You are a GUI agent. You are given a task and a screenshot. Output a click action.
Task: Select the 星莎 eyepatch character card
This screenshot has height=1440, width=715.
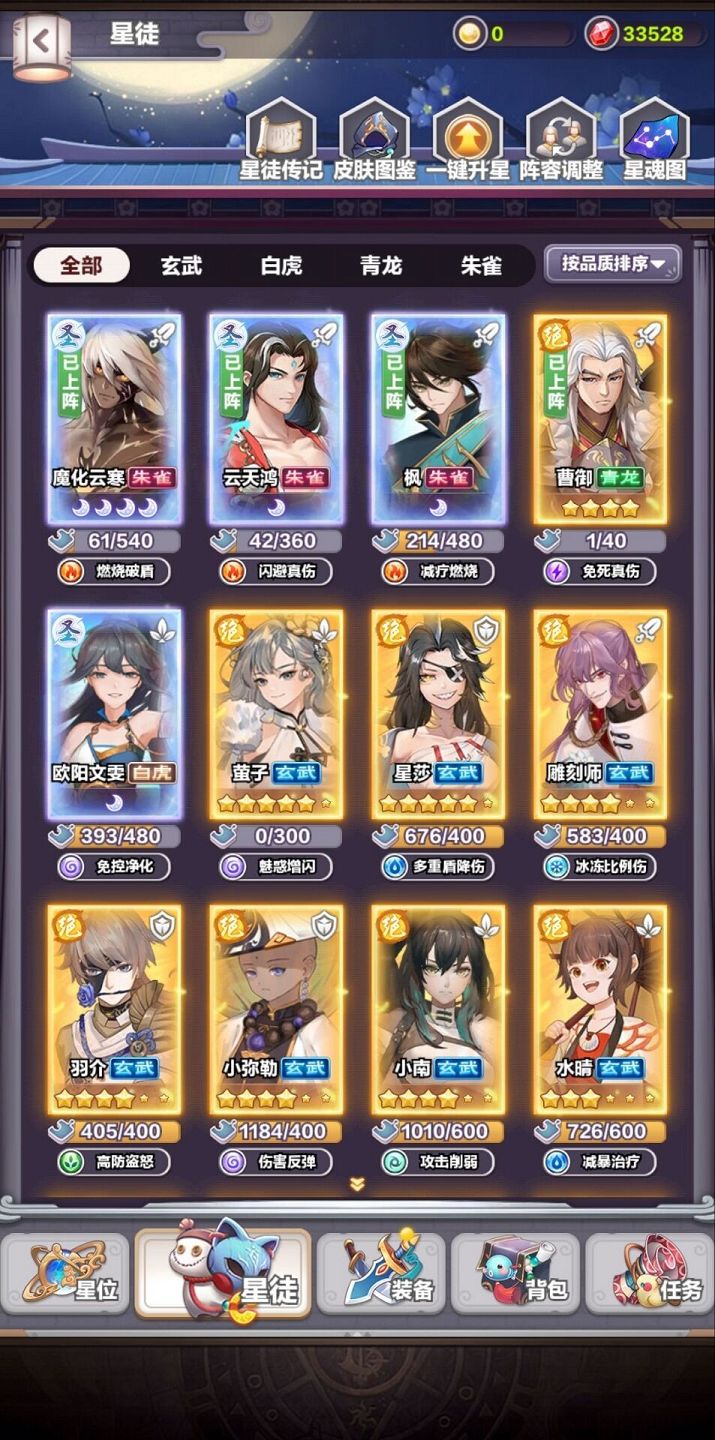pyautogui.click(x=438, y=714)
